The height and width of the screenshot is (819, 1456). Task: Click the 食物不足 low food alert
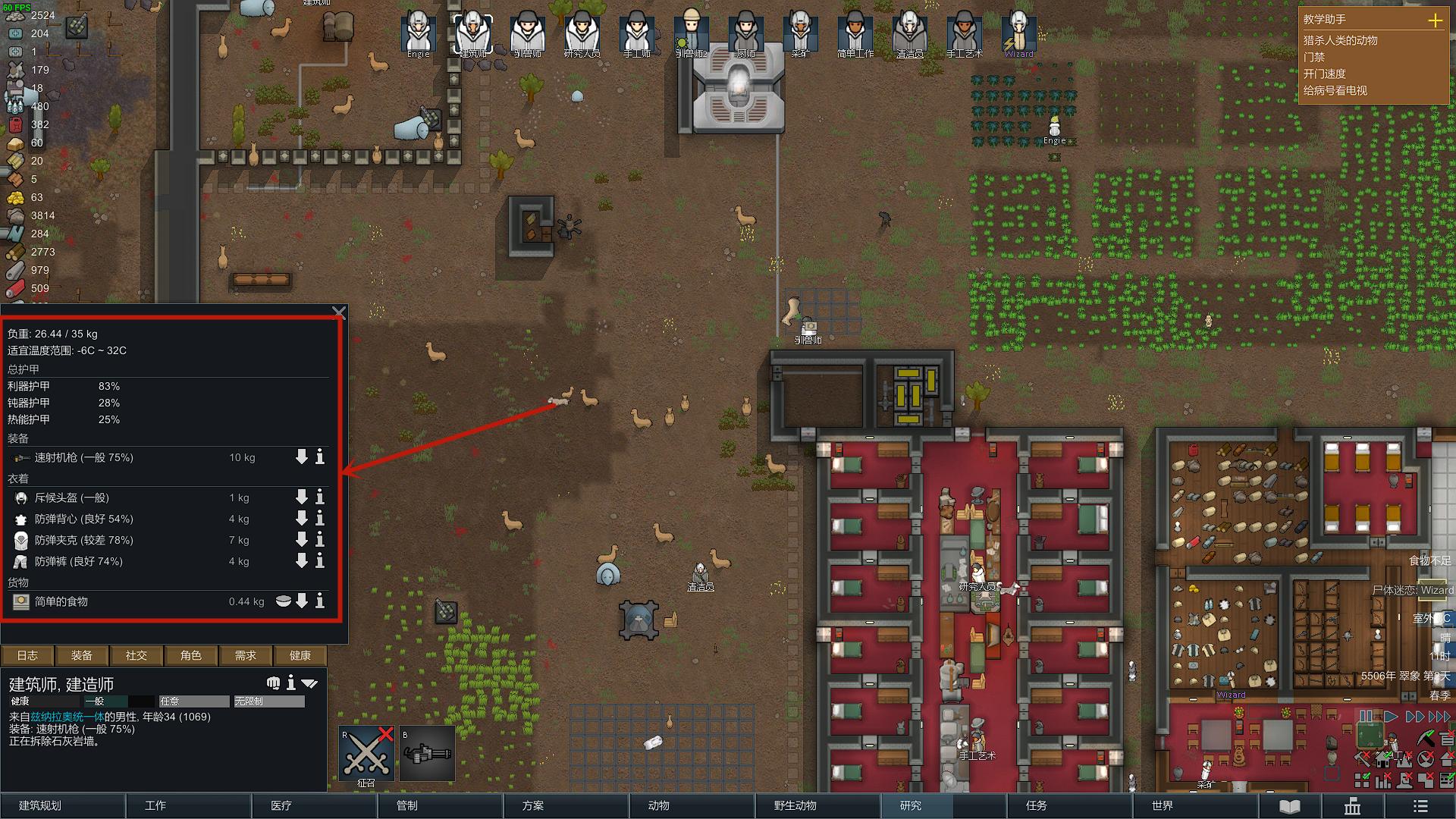[x=1429, y=560]
